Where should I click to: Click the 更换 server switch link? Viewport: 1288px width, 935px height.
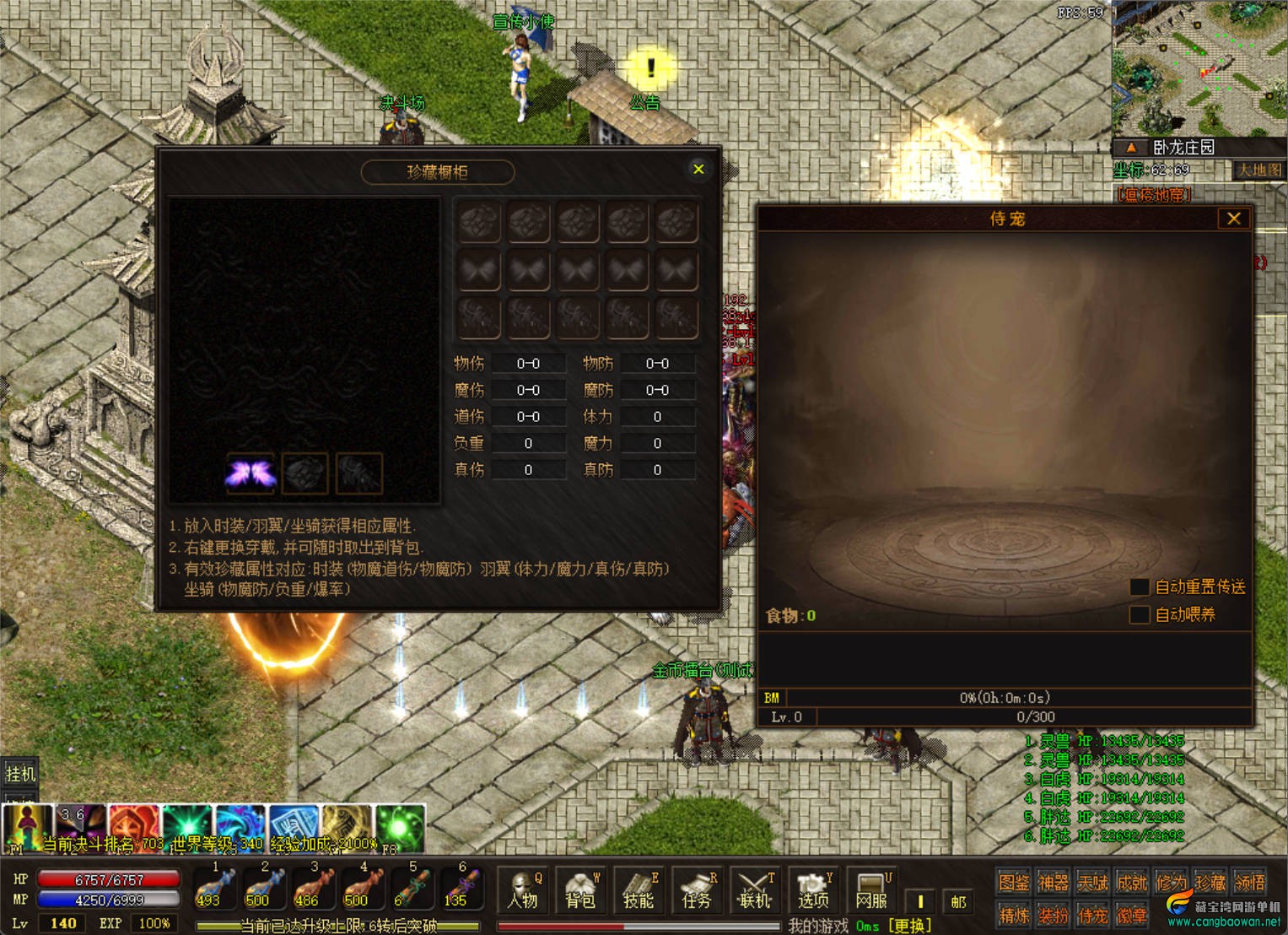[x=909, y=926]
